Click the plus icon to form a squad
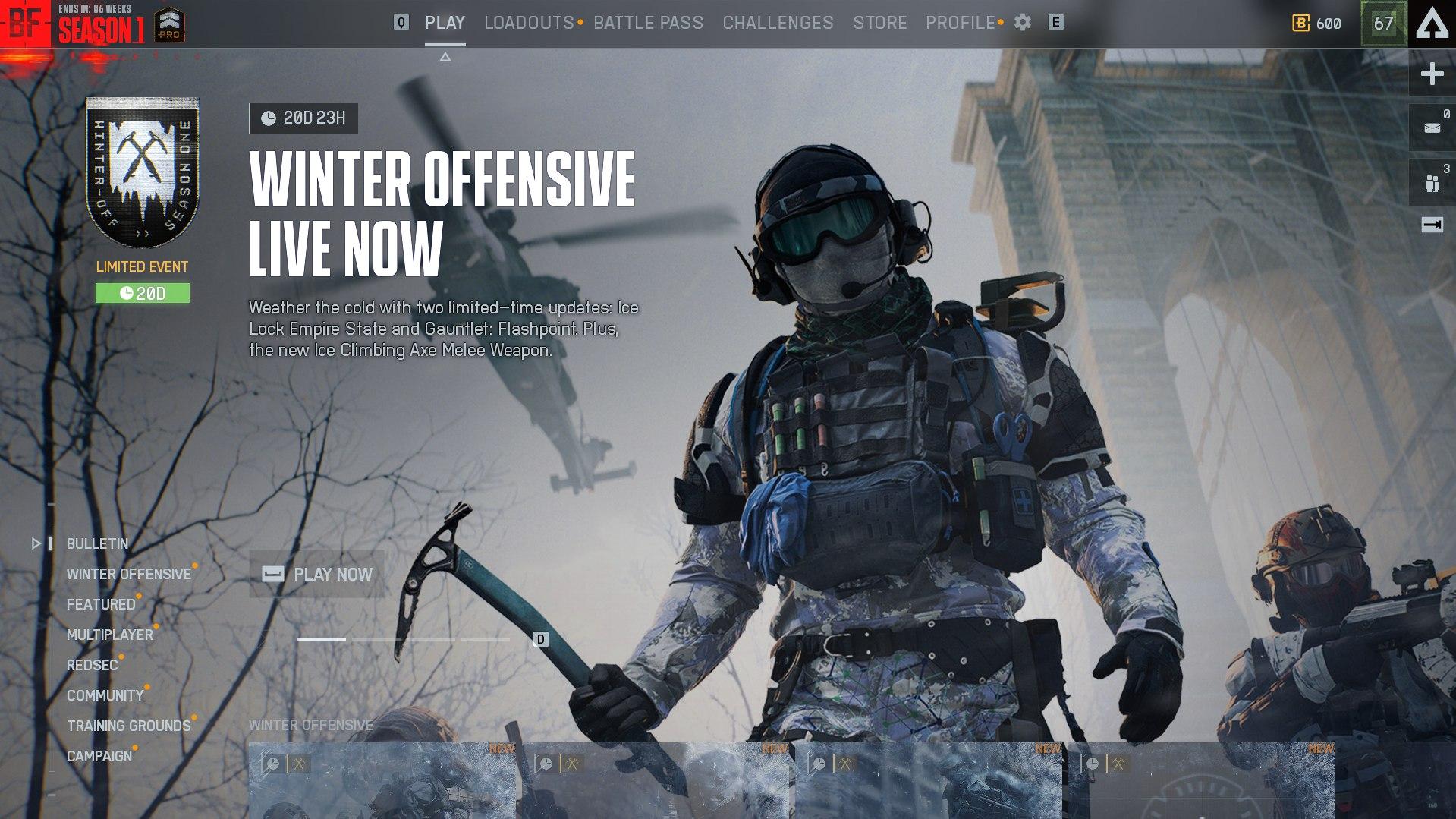 [x=1432, y=74]
